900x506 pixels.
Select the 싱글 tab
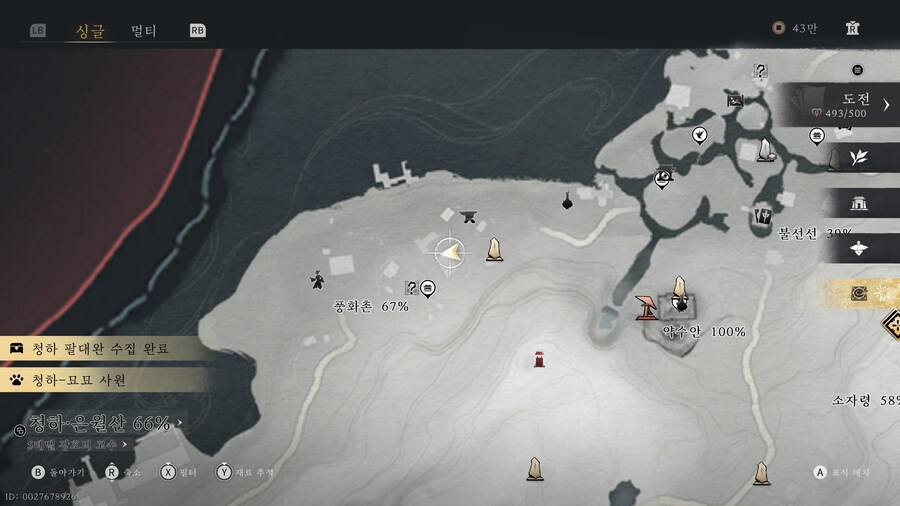pyautogui.click(x=90, y=30)
